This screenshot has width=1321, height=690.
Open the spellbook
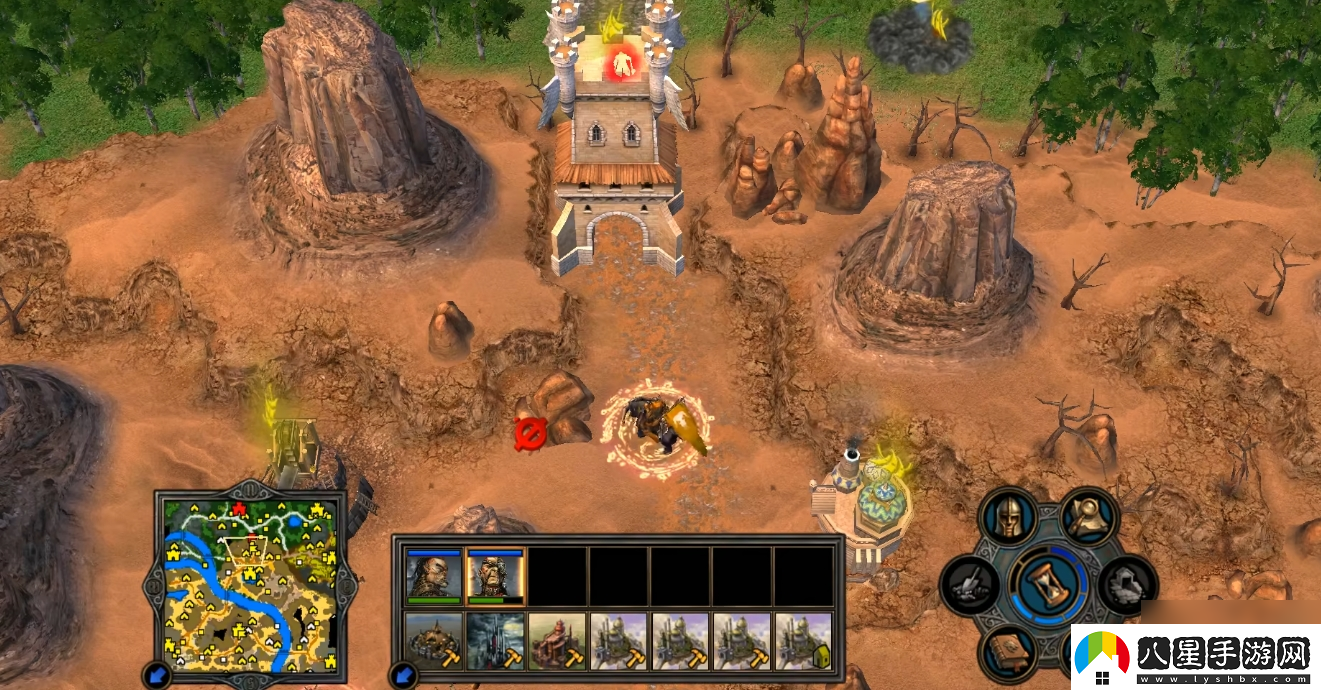pos(1008,651)
